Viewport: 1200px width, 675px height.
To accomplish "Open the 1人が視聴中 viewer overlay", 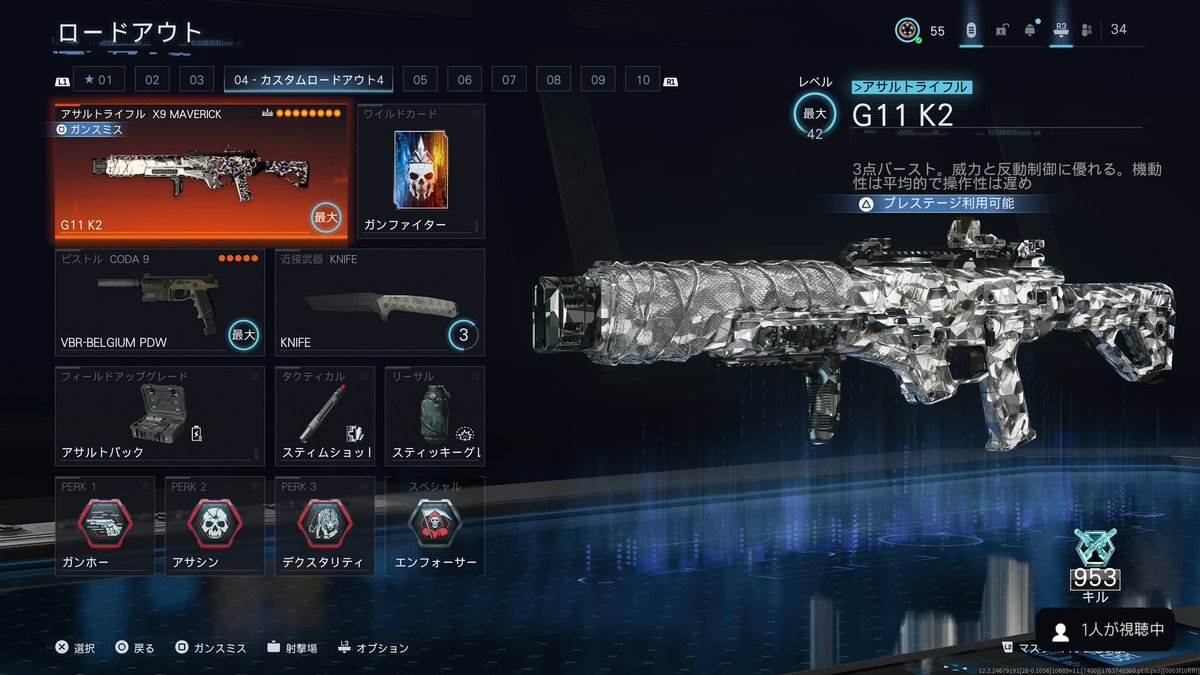I will 1104,630.
